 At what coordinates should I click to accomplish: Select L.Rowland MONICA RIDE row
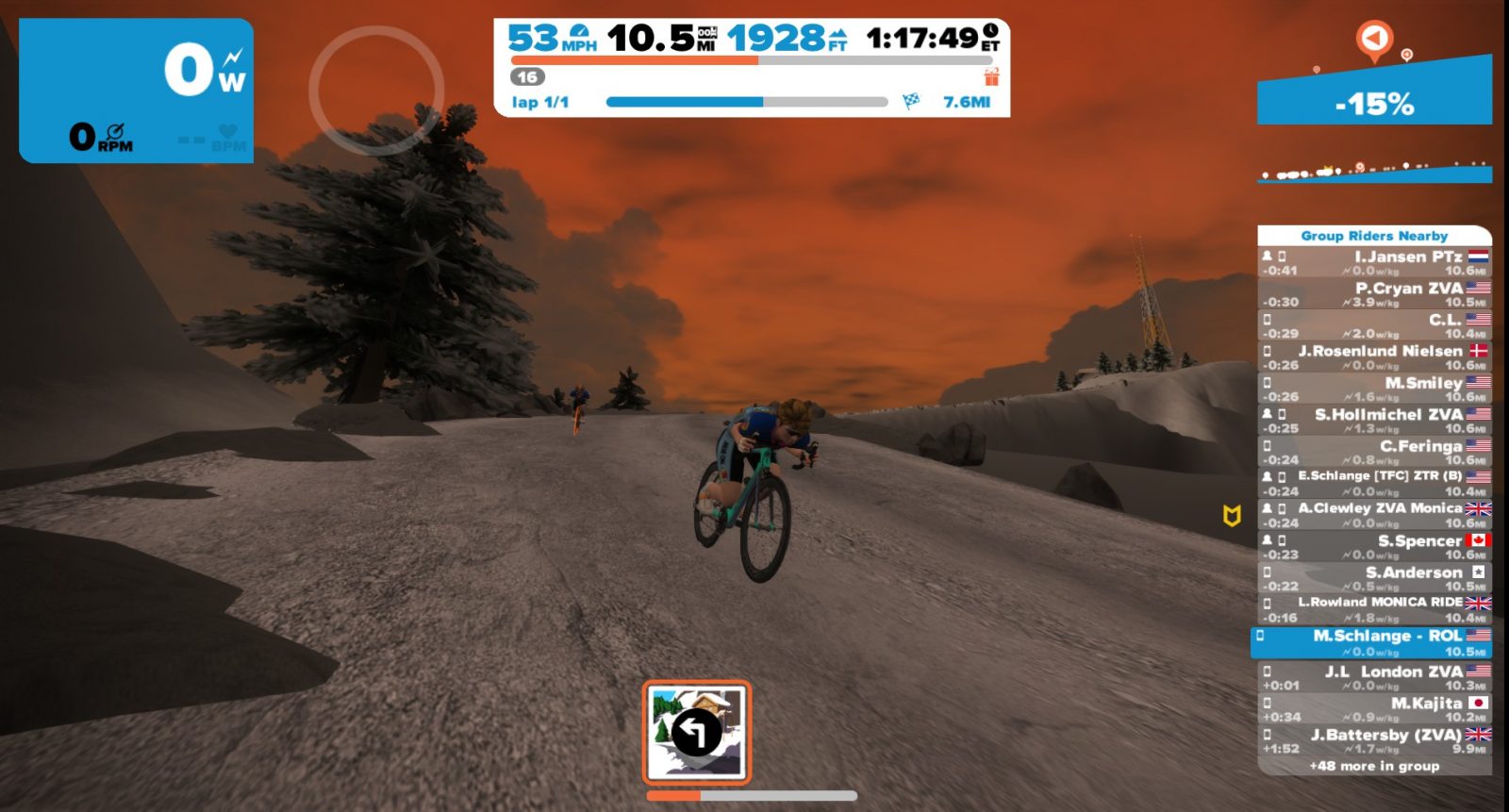pos(1374,609)
